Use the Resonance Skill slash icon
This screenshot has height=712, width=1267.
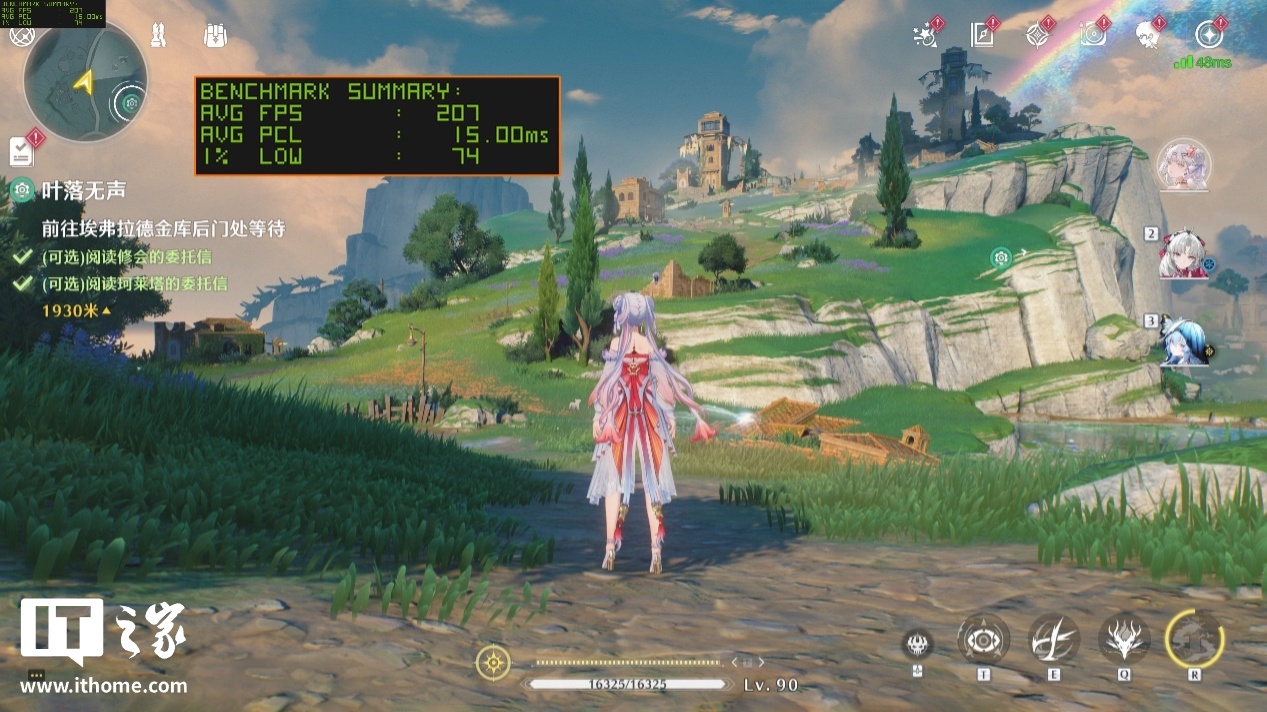[x=1054, y=638]
